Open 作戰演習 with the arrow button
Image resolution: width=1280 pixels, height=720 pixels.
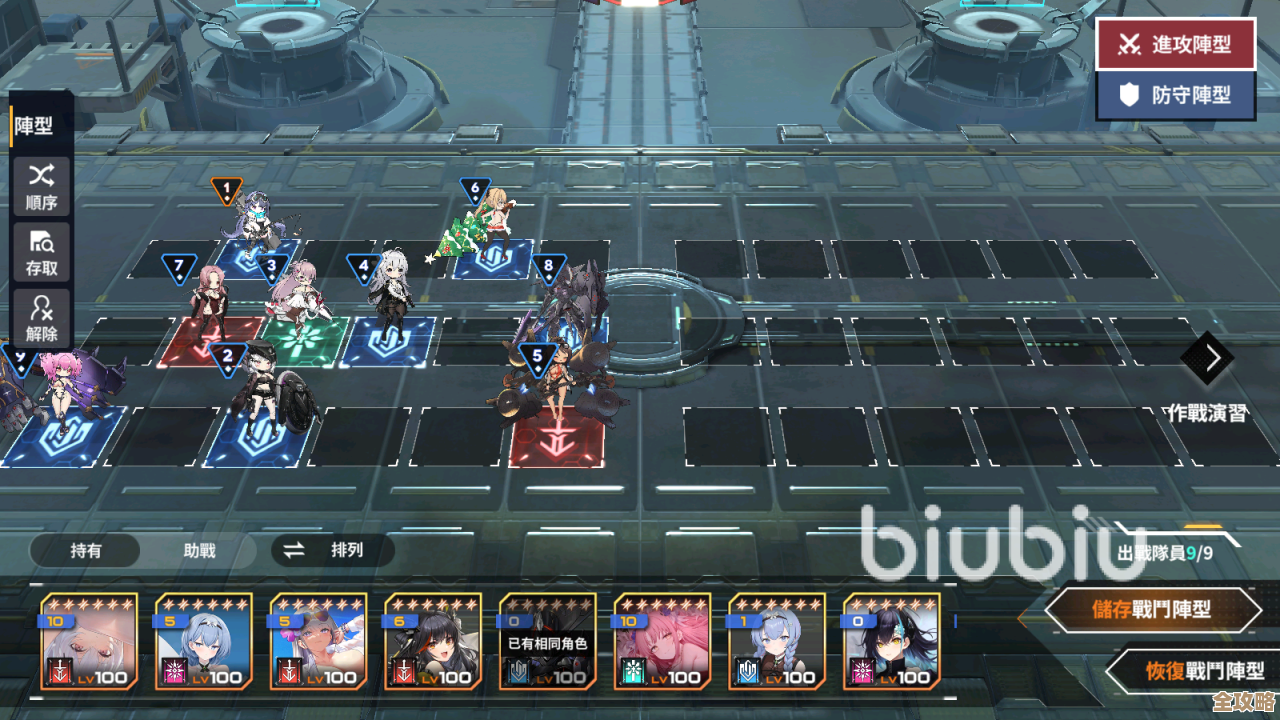pyautogui.click(x=1207, y=358)
